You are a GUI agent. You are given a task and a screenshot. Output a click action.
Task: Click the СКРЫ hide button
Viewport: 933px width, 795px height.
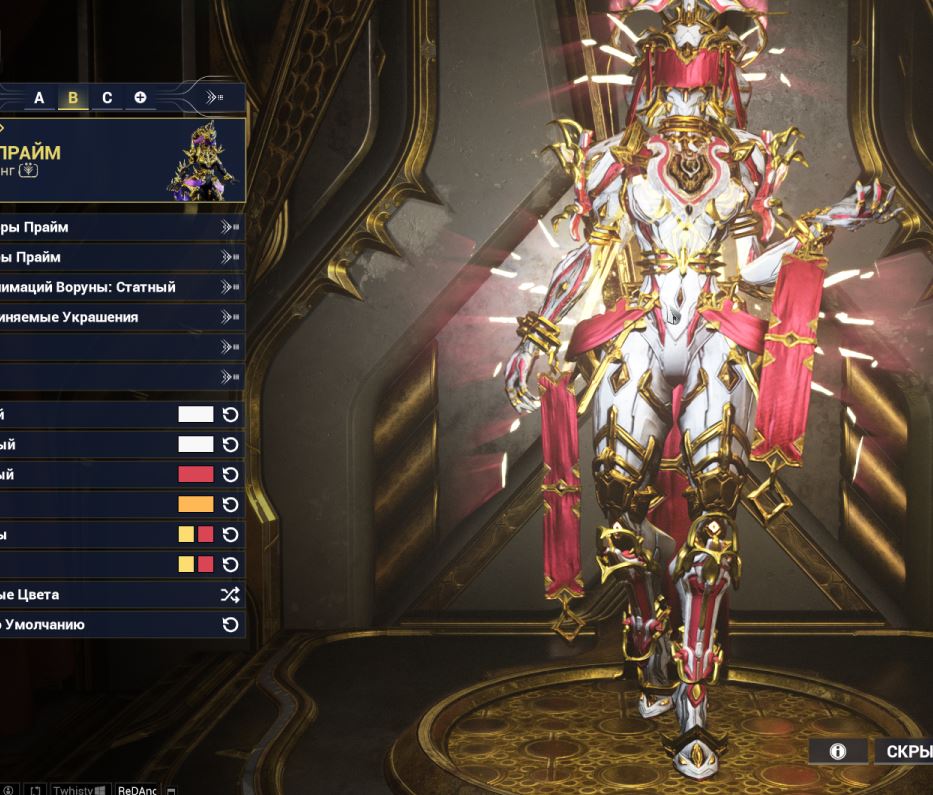tap(903, 752)
